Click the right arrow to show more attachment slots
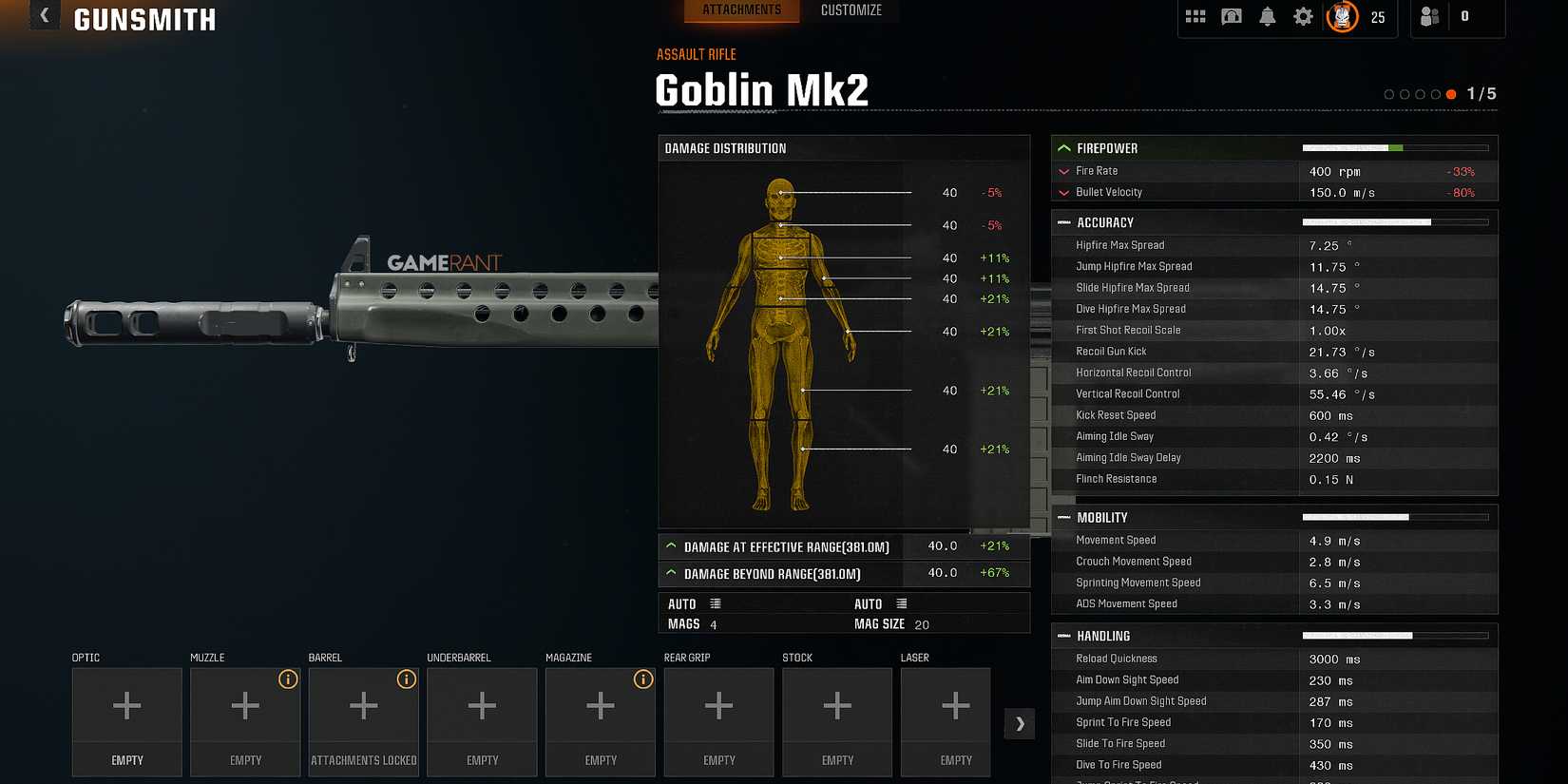Viewport: 1568px width, 784px height. tap(1019, 723)
